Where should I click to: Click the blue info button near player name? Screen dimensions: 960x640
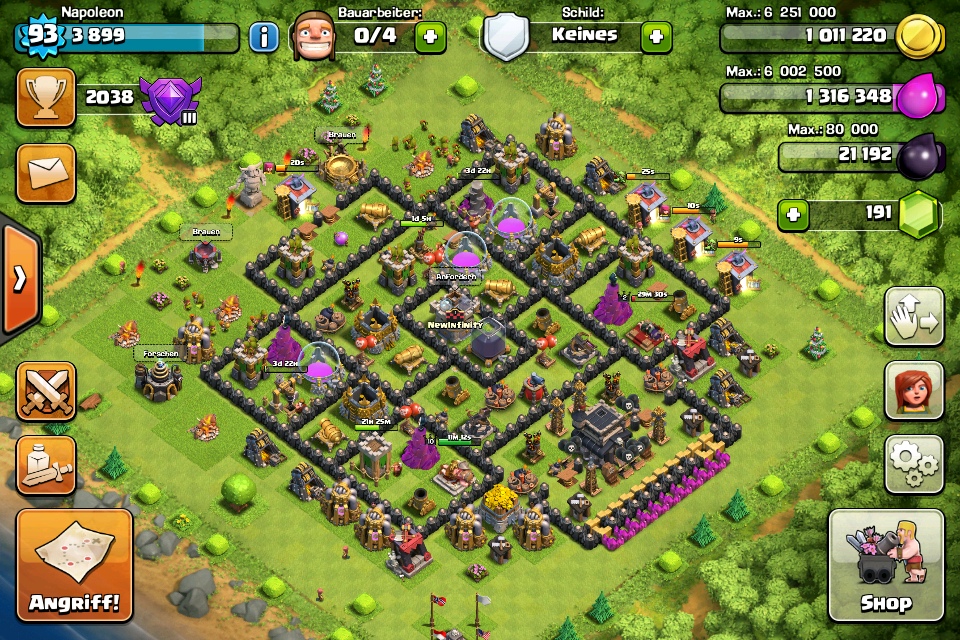click(x=264, y=37)
